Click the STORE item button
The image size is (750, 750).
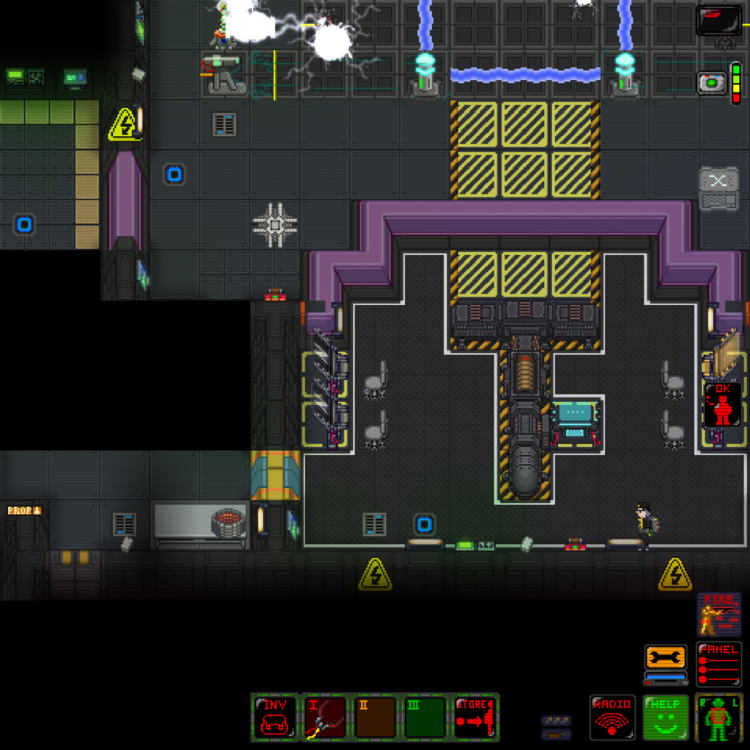pos(475,717)
